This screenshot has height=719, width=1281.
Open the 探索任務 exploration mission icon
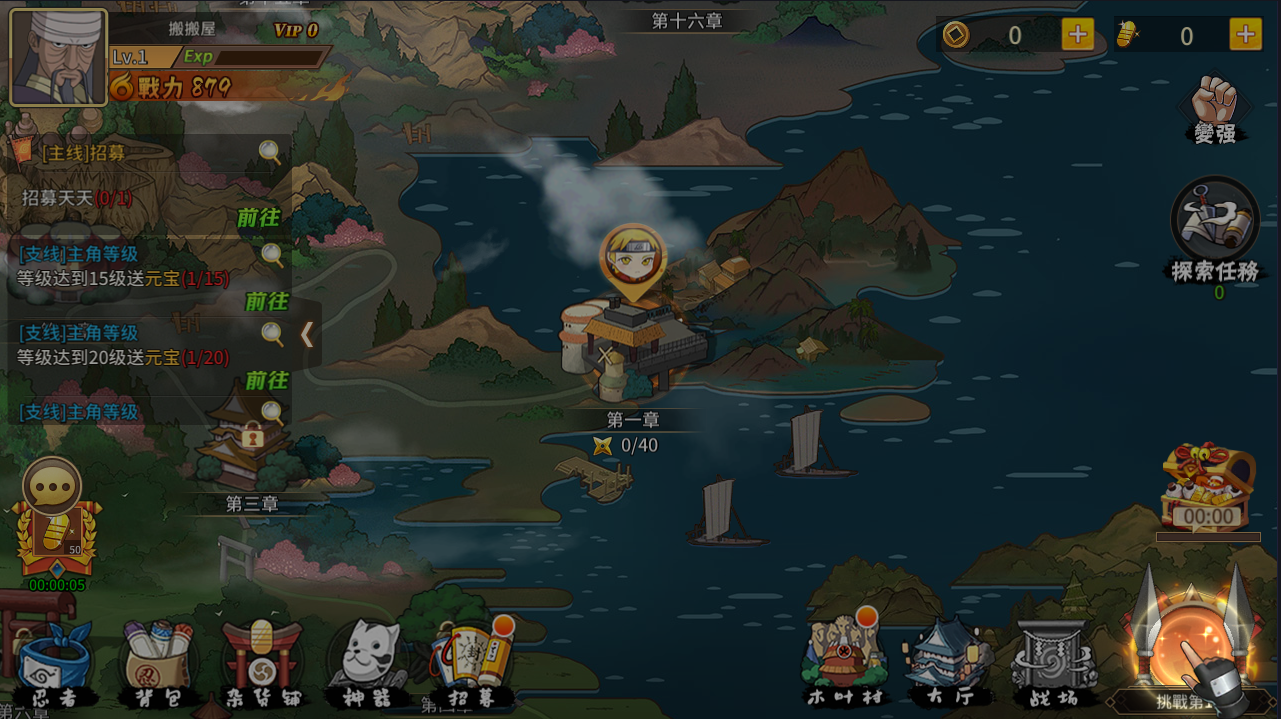(x=1214, y=229)
